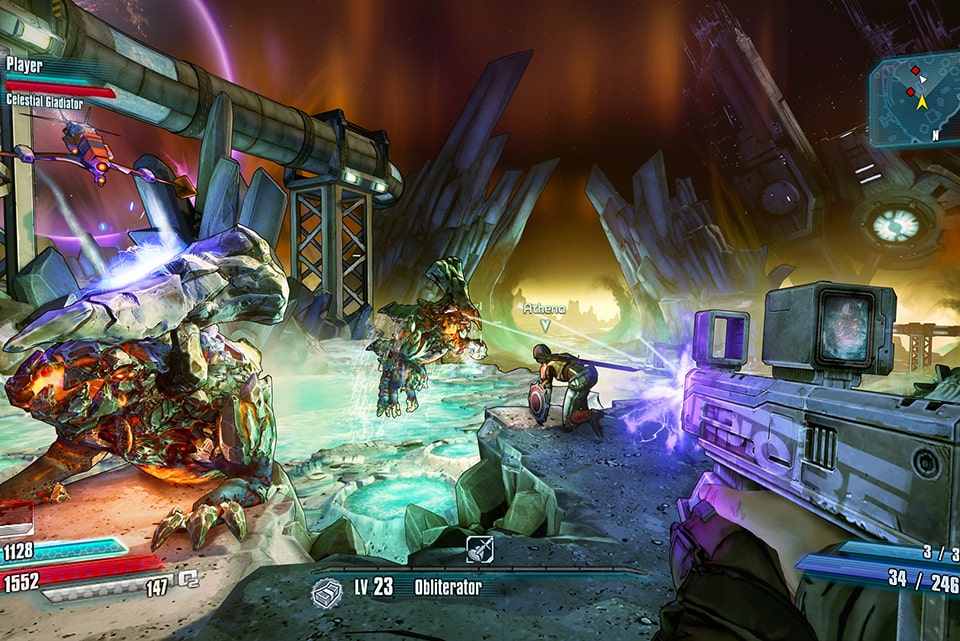The width and height of the screenshot is (960, 641).
Task: Select the white ally arrow on the minimap
Action: (923, 78)
